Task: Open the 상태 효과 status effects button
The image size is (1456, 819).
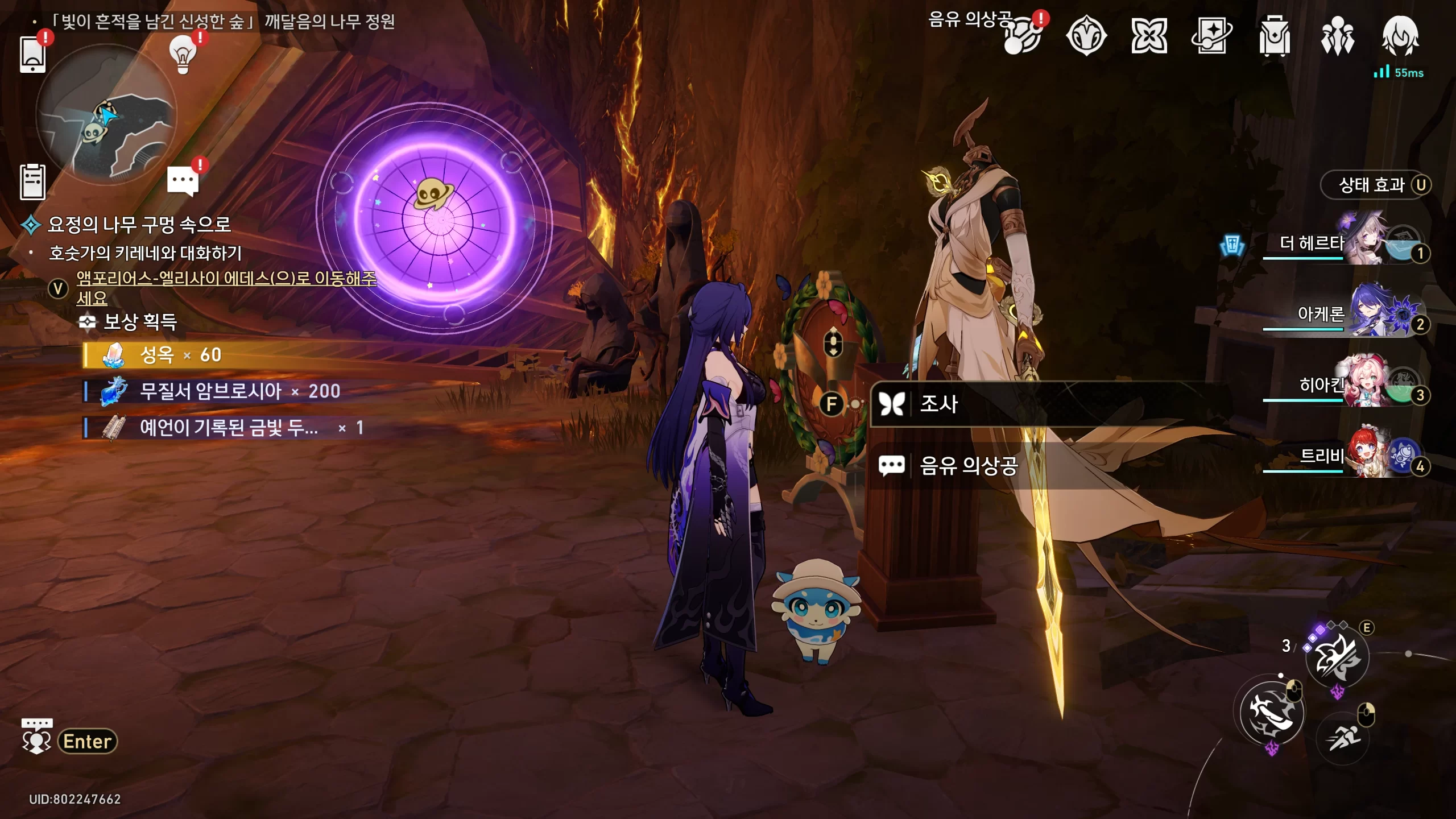Action: [x=1376, y=185]
